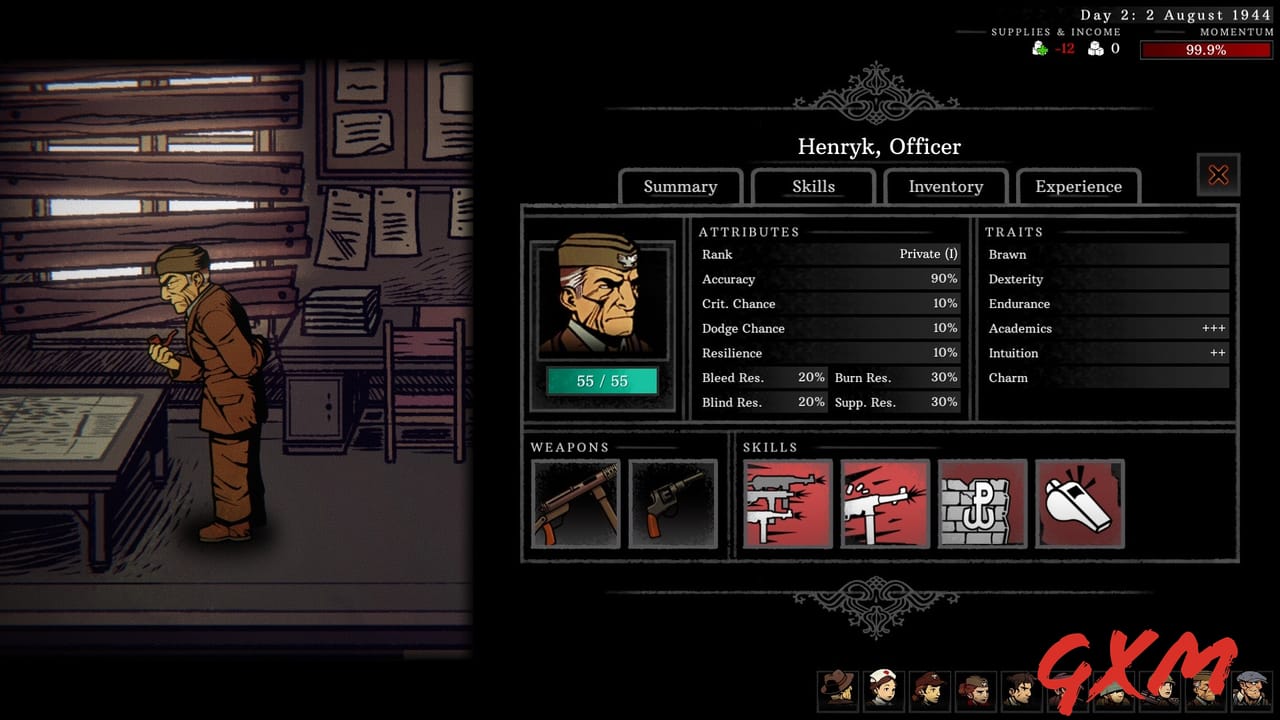1280x720 pixels.
Task: Click the Momentum progress bar
Action: [x=1204, y=49]
